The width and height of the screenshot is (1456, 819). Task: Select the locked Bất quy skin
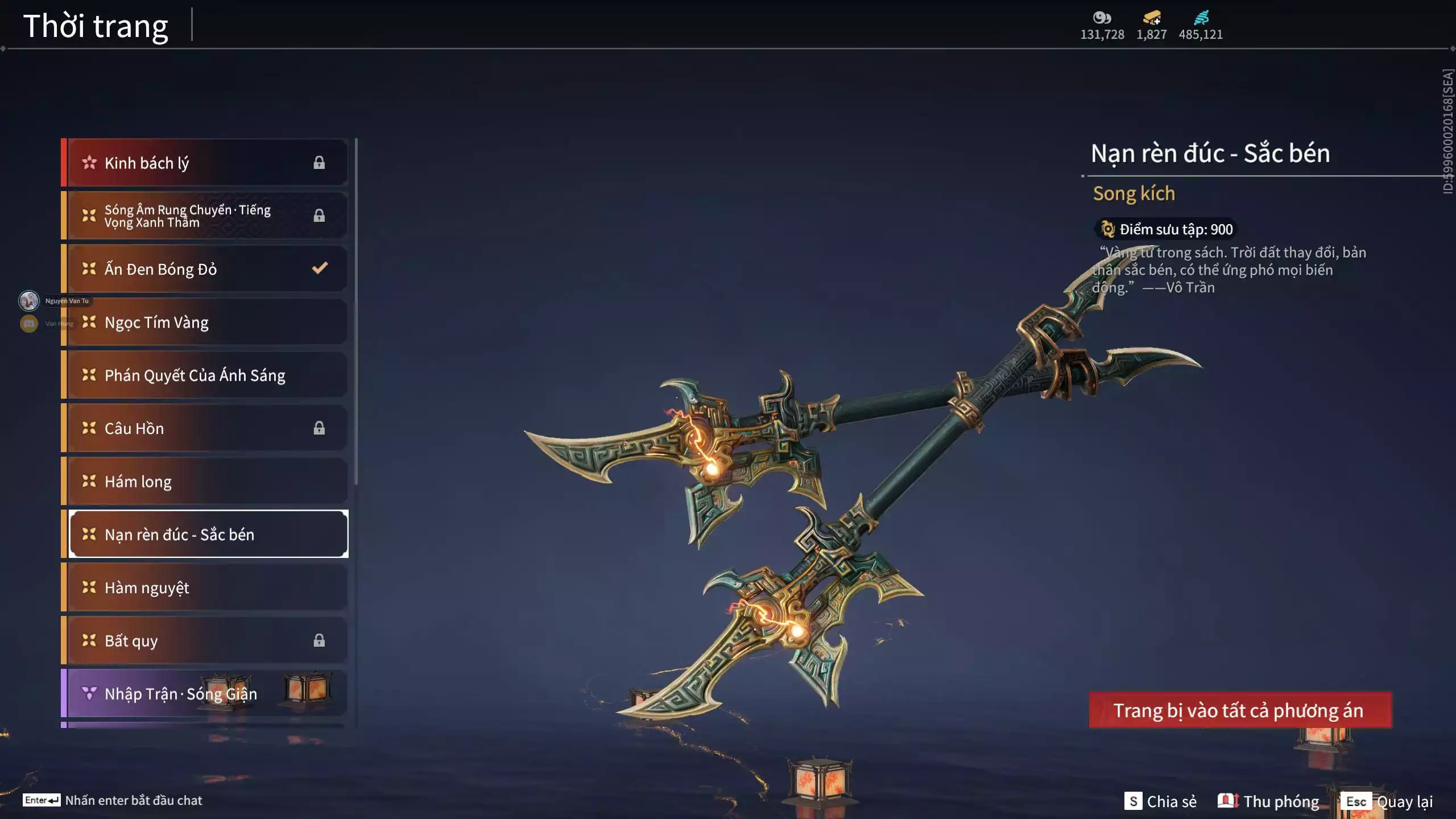205,640
